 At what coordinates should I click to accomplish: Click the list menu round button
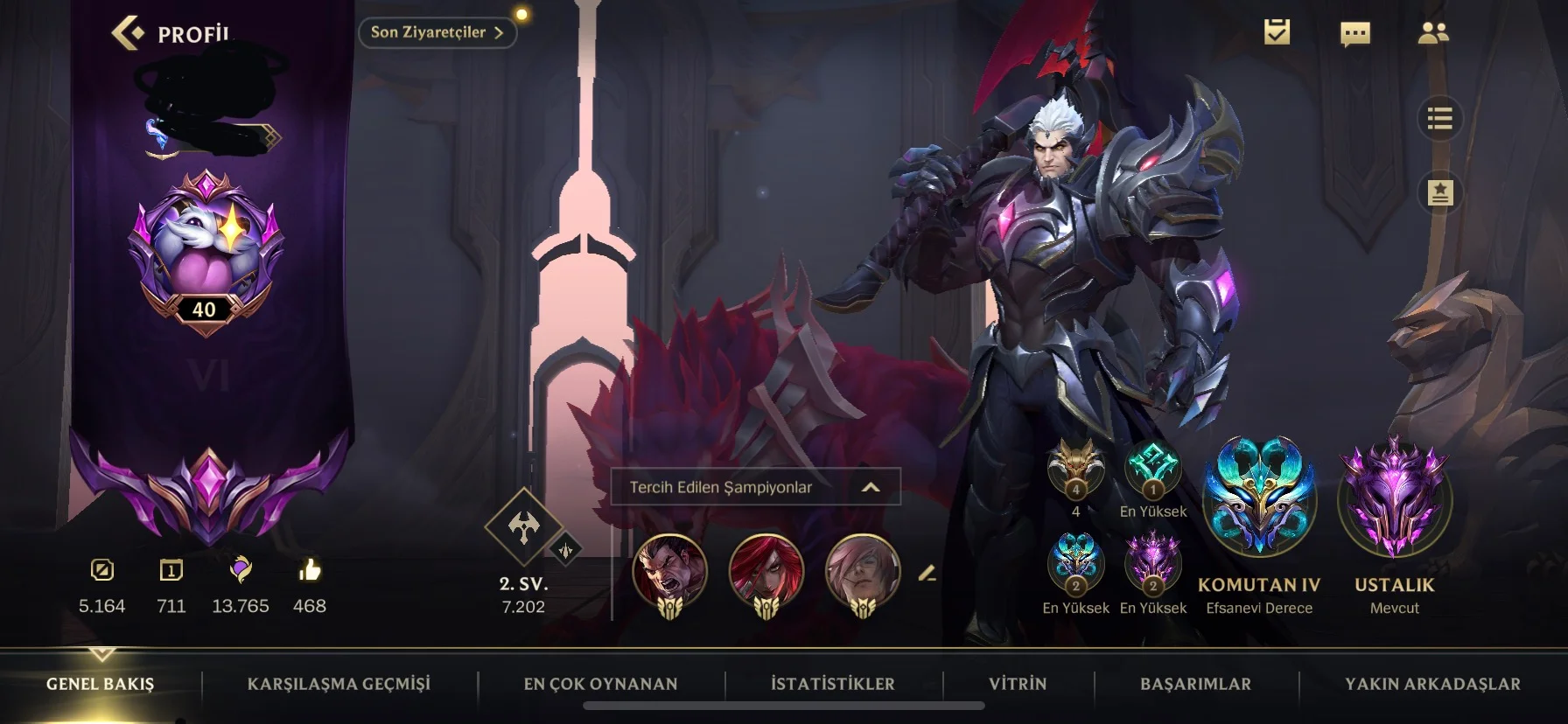pyautogui.click(x=1439, y=118)
